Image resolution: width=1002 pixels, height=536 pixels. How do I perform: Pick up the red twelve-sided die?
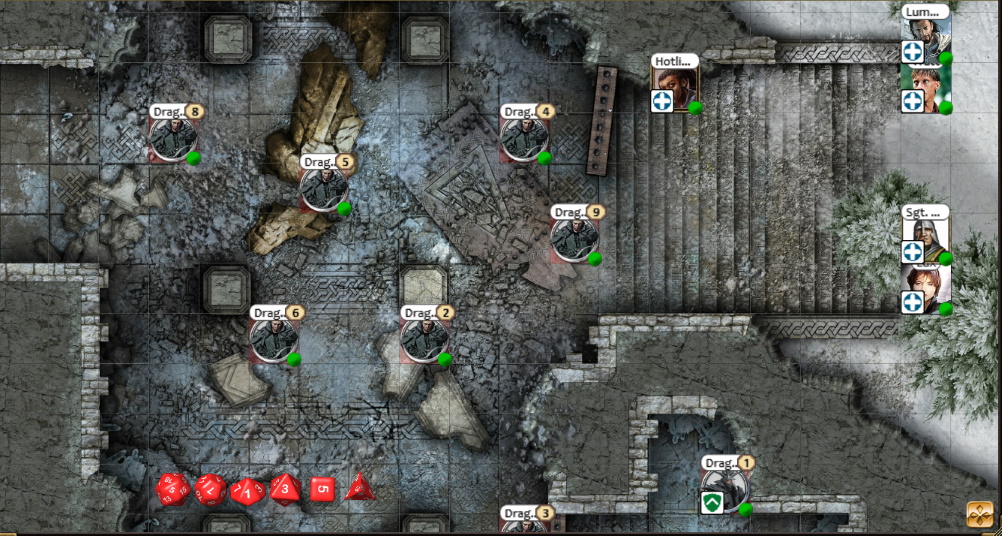pyautogui.click(x=210, y=489)
